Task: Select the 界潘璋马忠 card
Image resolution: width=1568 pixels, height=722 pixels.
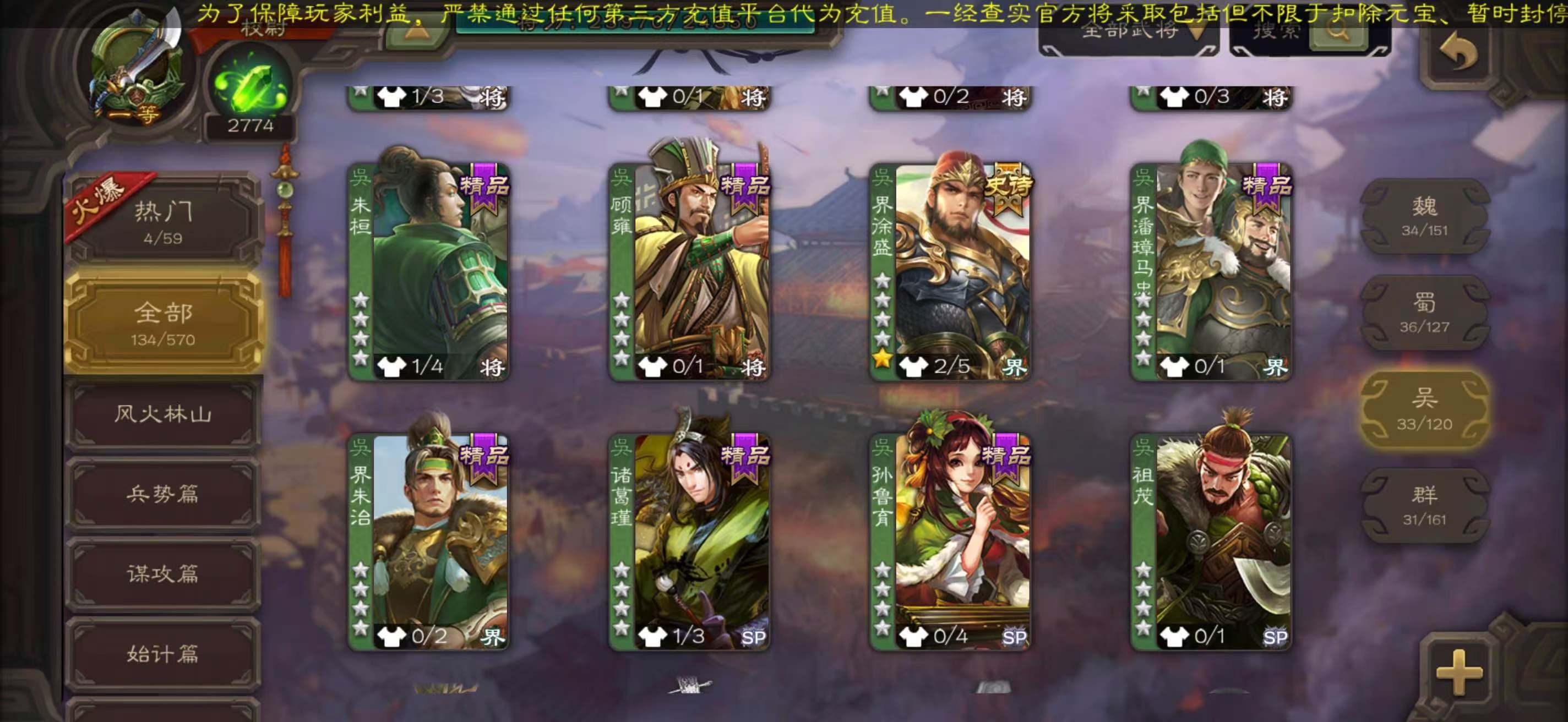Action: pyautogui.click(x=1211, y=271)
